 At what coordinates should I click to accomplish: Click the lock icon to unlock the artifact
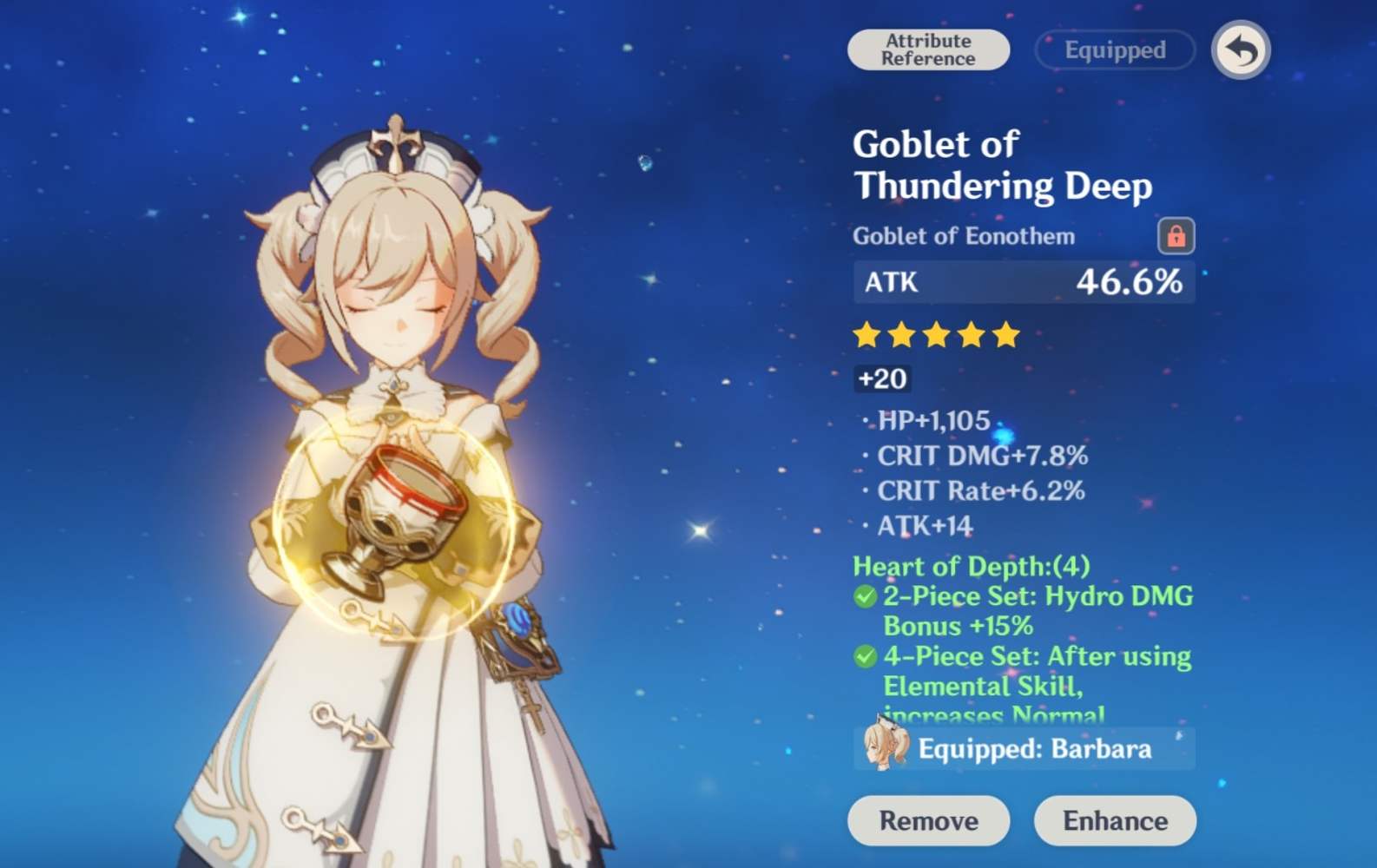pyautogui.click(x=1176, y=237)
